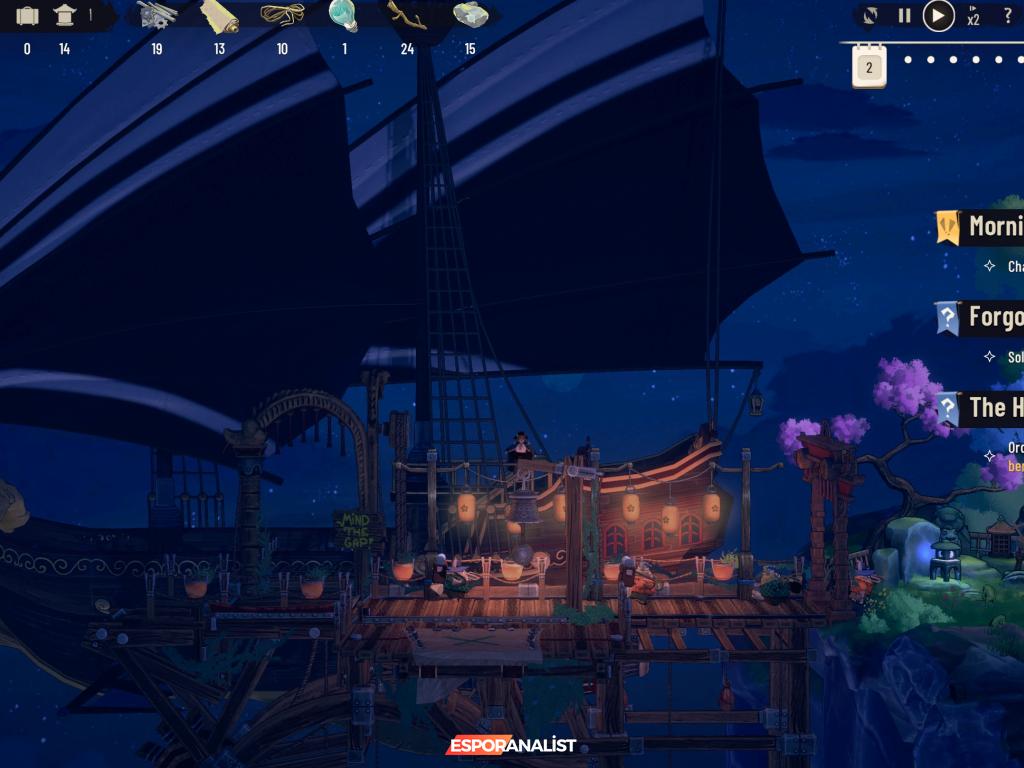Click the stone ore resource icon
This screenshot has height=768, width=1024.
point(470,16)
